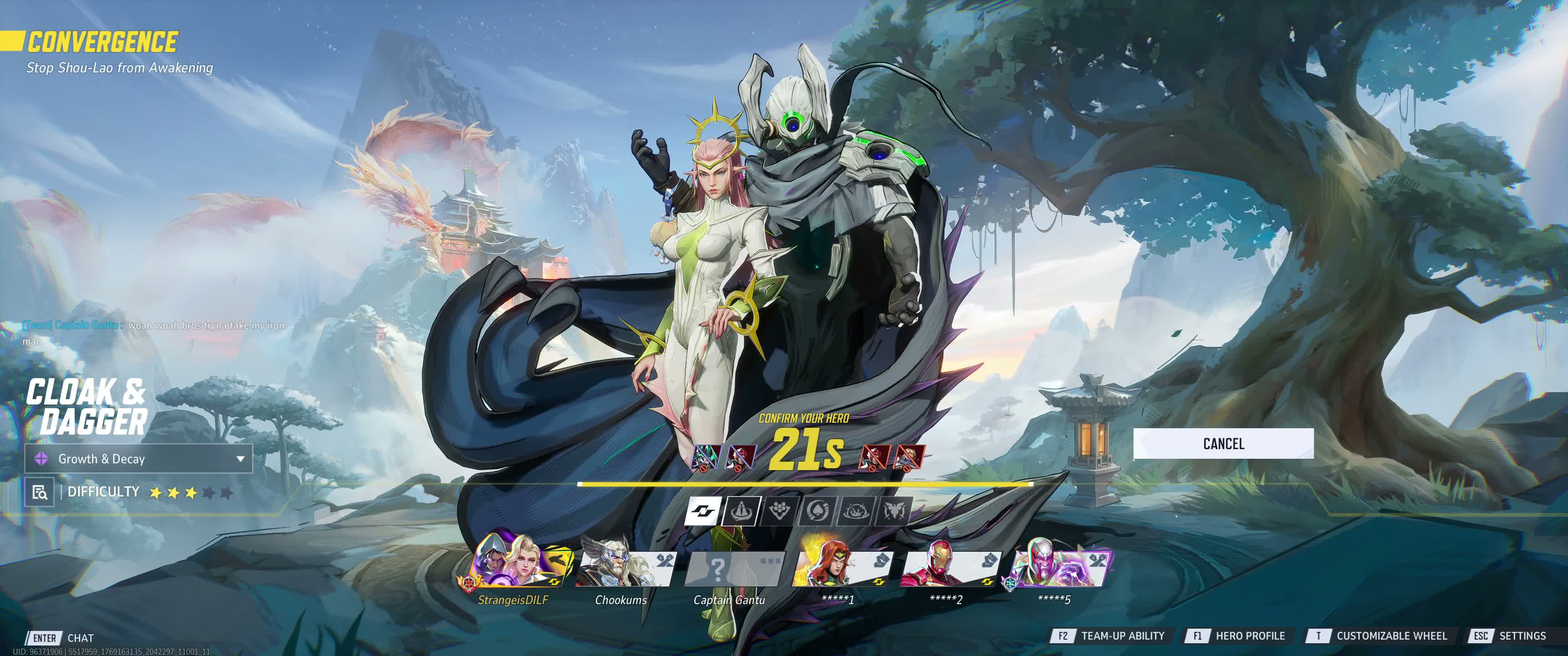Choose the dagger ability icon

741,511
